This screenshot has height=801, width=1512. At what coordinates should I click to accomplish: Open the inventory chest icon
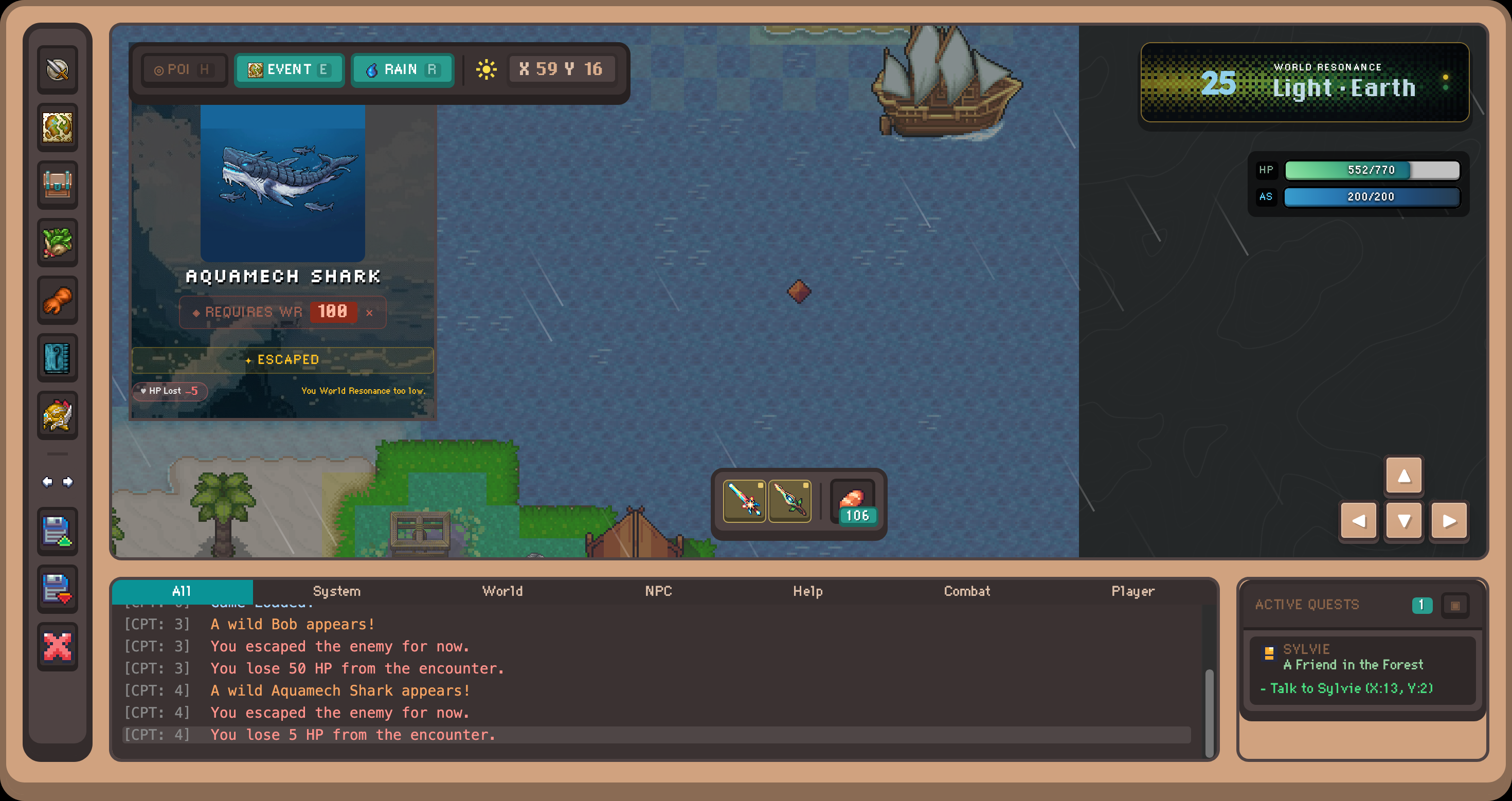[57, 185]
